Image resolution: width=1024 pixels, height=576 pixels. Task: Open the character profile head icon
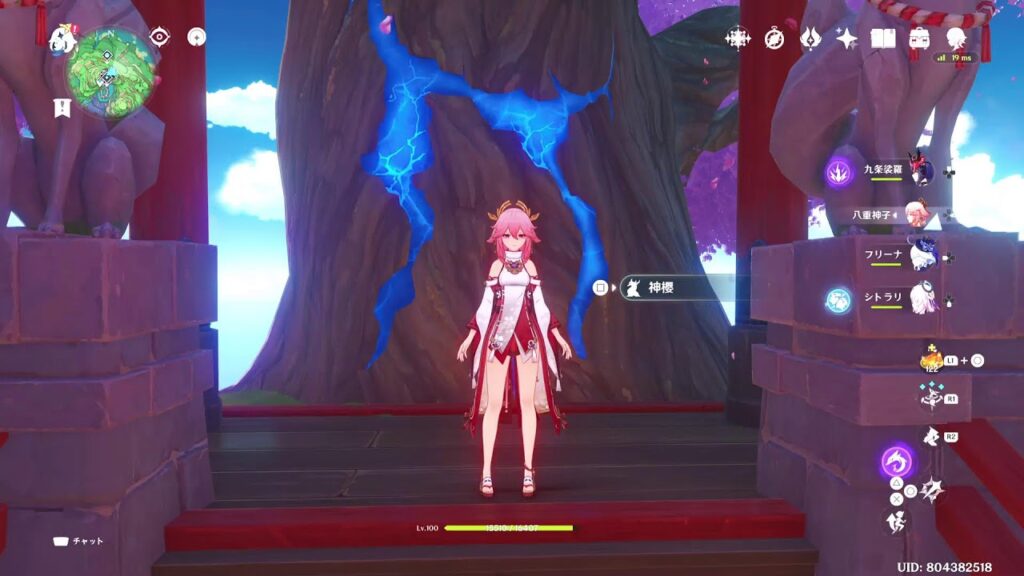coord(956,38)
